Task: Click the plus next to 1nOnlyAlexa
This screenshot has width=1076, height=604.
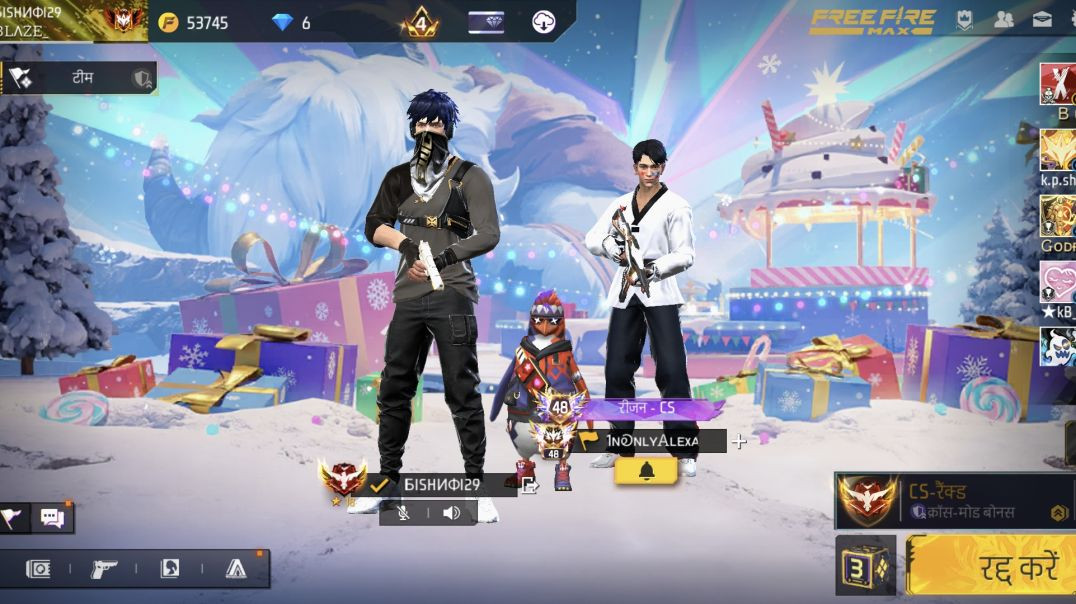Action: click(x=739, y=441)
